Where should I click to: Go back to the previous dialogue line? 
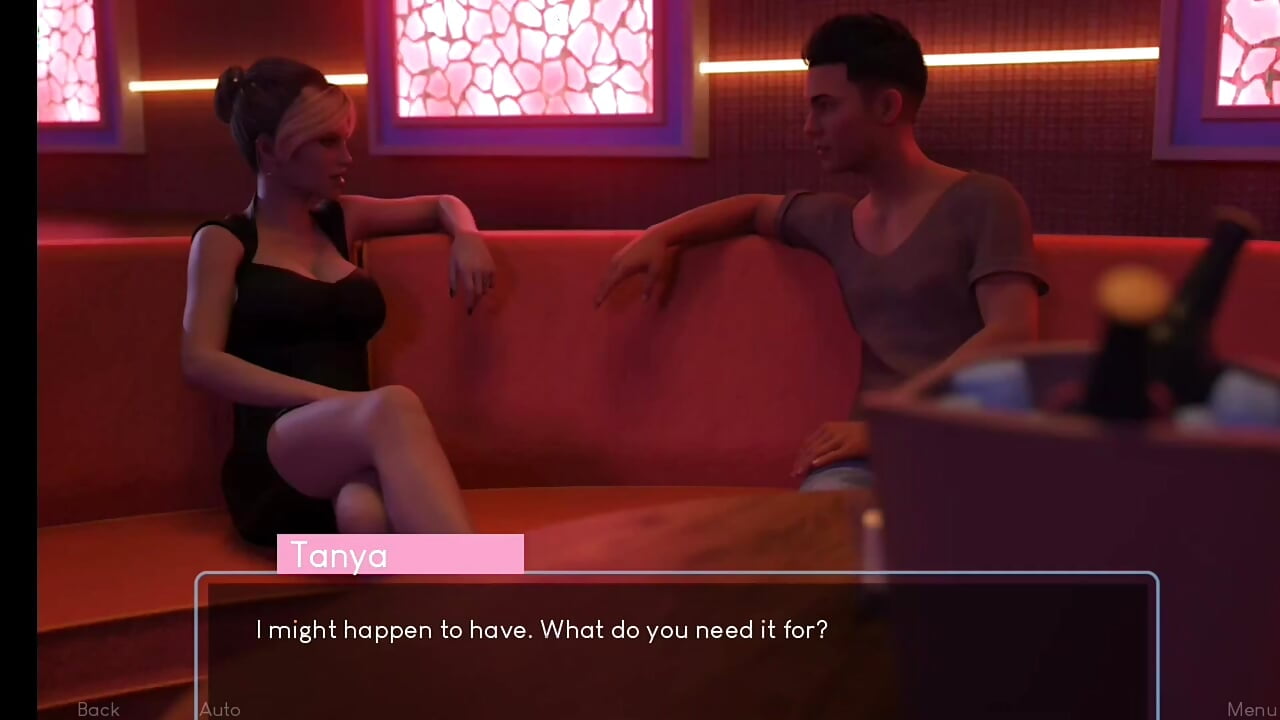coord(98,709)
